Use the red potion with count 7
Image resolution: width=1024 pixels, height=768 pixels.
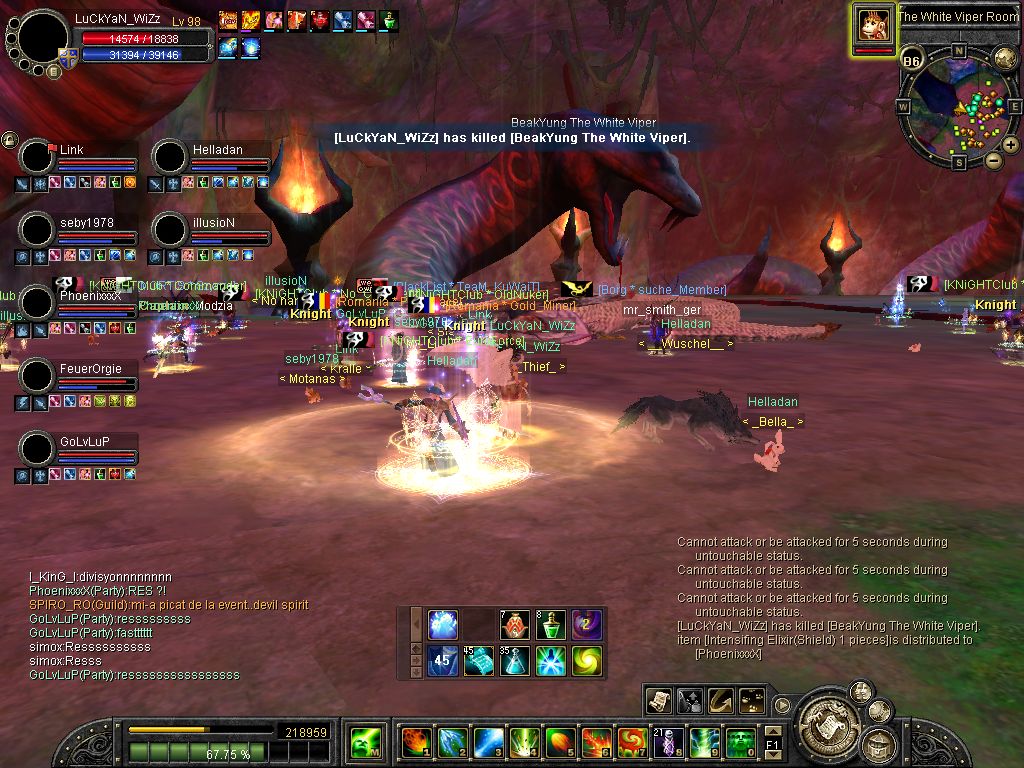pos(514,625)
